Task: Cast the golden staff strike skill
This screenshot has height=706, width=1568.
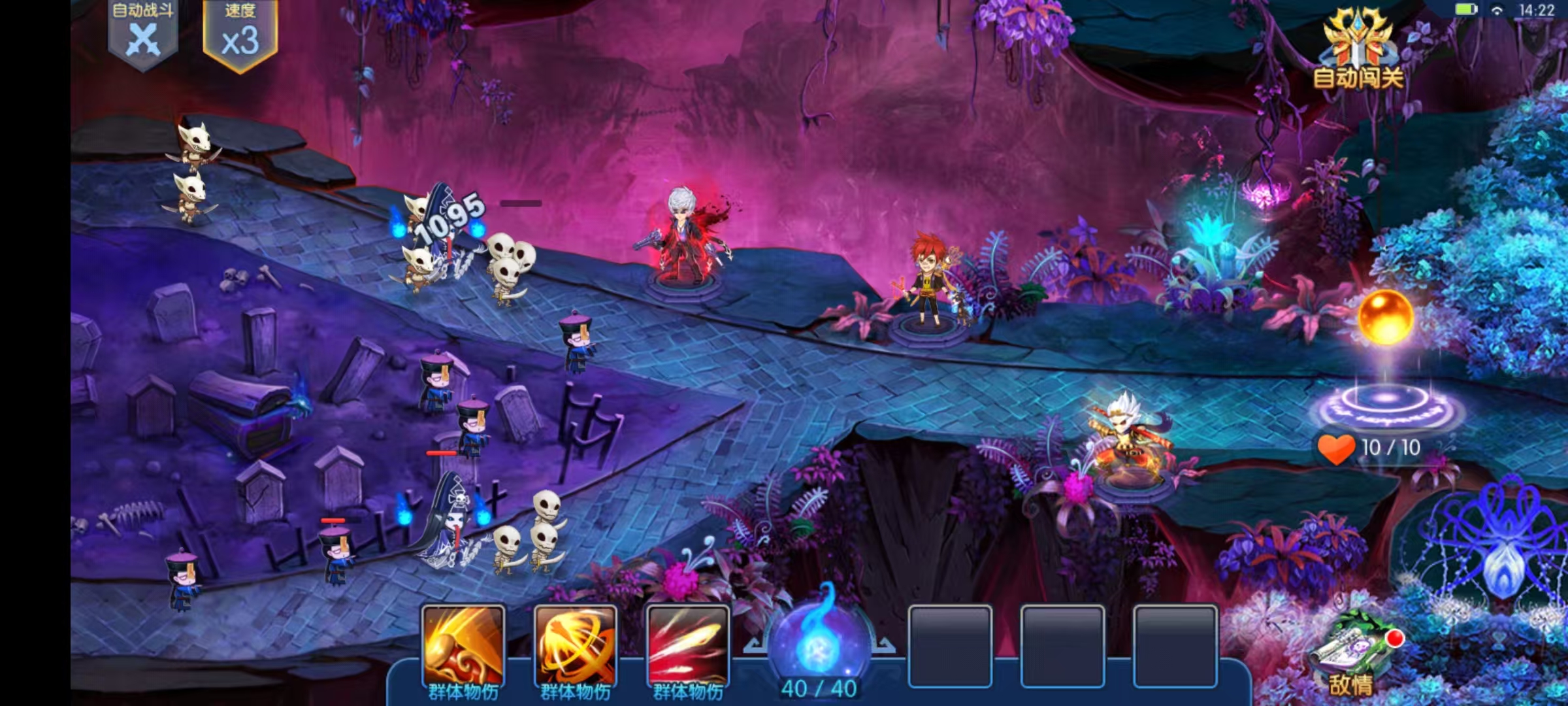Action: (x=463, y=647)
